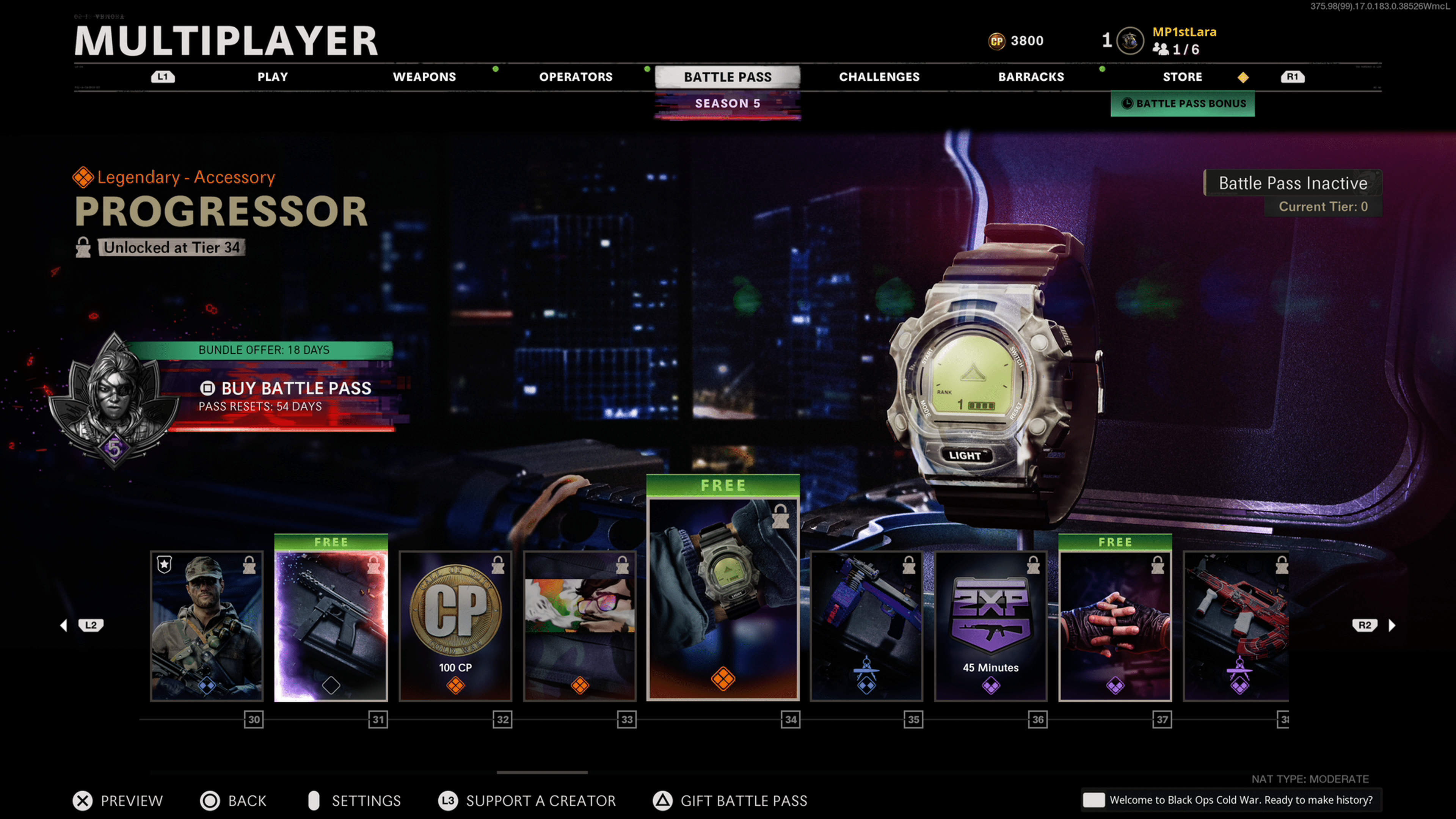This screenshot has height=819, width=1456.
Task: Choose the free tier 31 pistol reward
Action: (x=331, y=626)
